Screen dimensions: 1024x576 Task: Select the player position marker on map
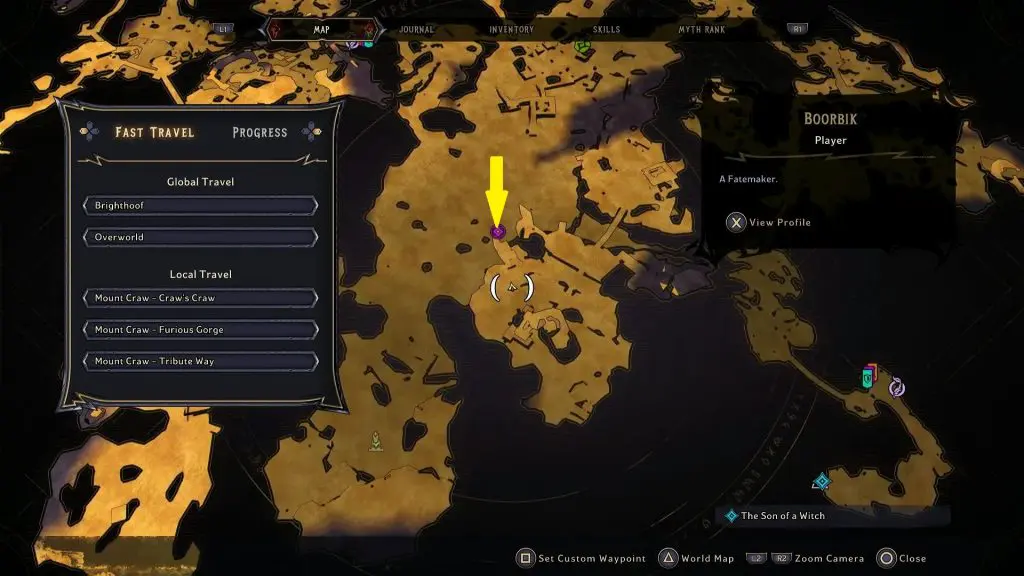click(x=512, y=288)
